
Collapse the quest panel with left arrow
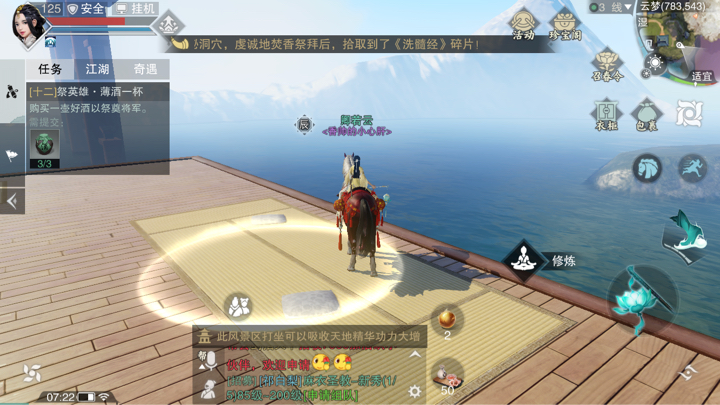(x=12, y=200)
